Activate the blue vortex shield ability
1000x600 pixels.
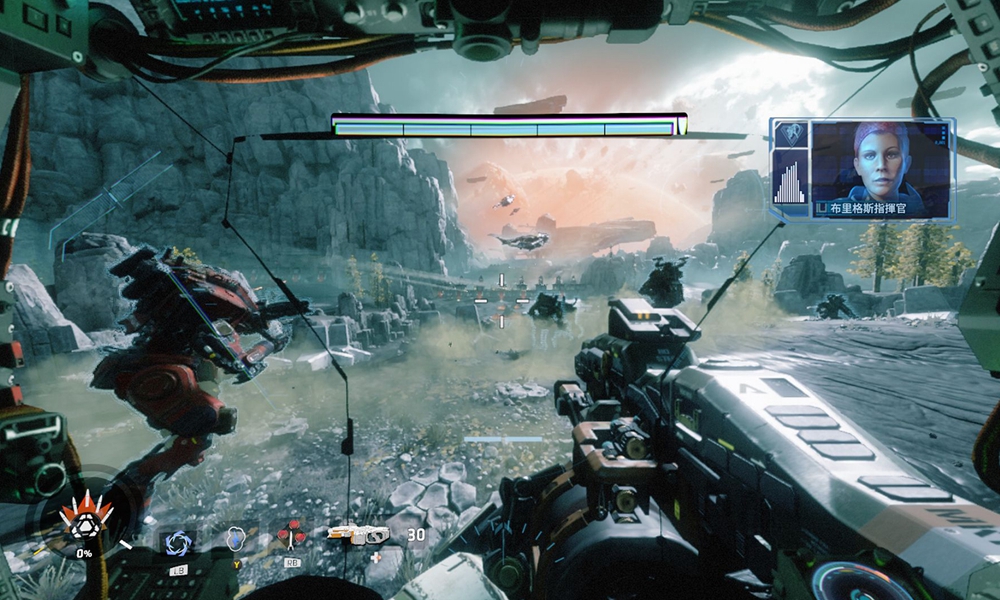181,541
